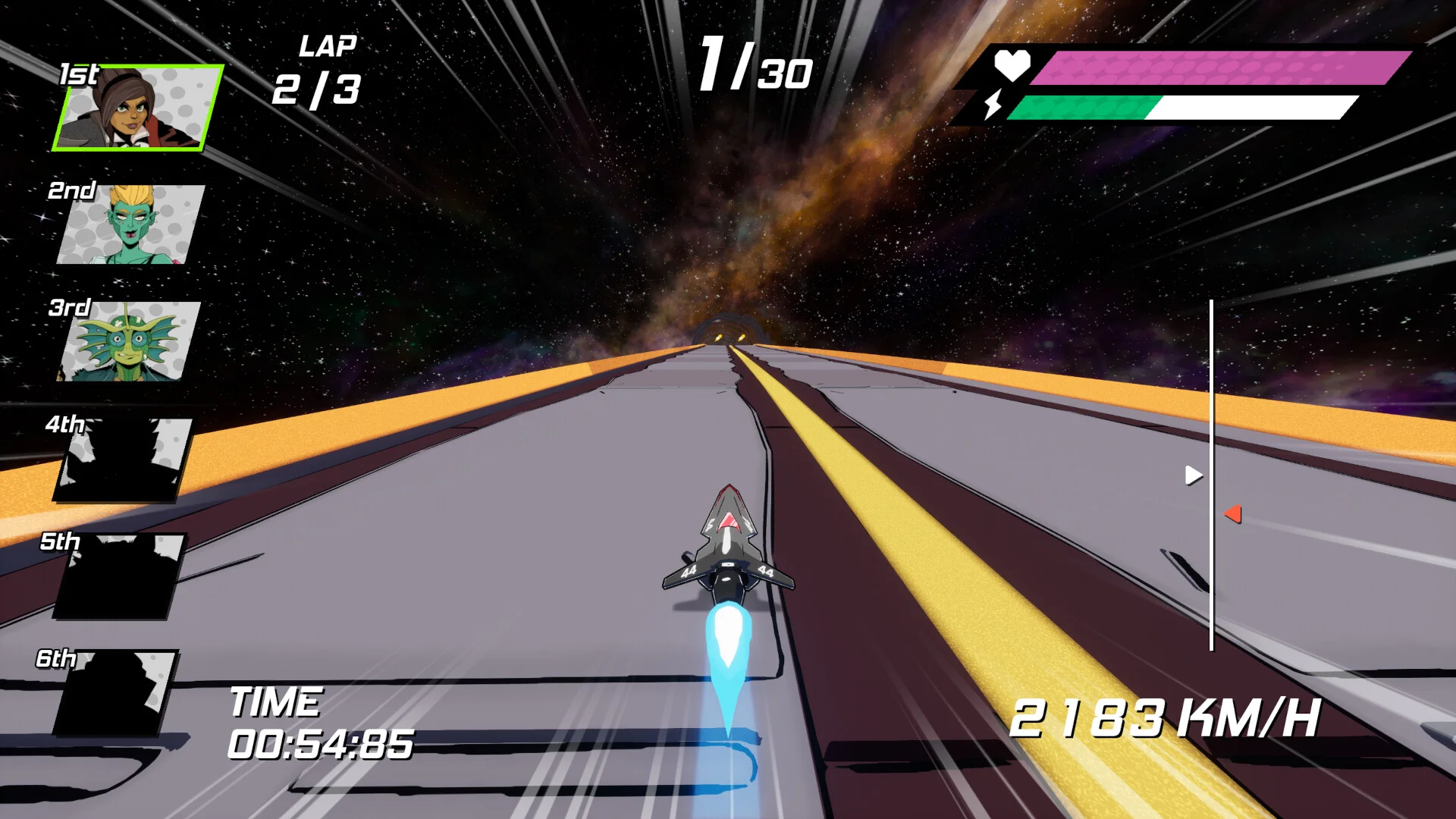The width and height of the screenshot is (1456, 819).
Task: Click the red arrow track progress marker
Action: click(1233, 514)
